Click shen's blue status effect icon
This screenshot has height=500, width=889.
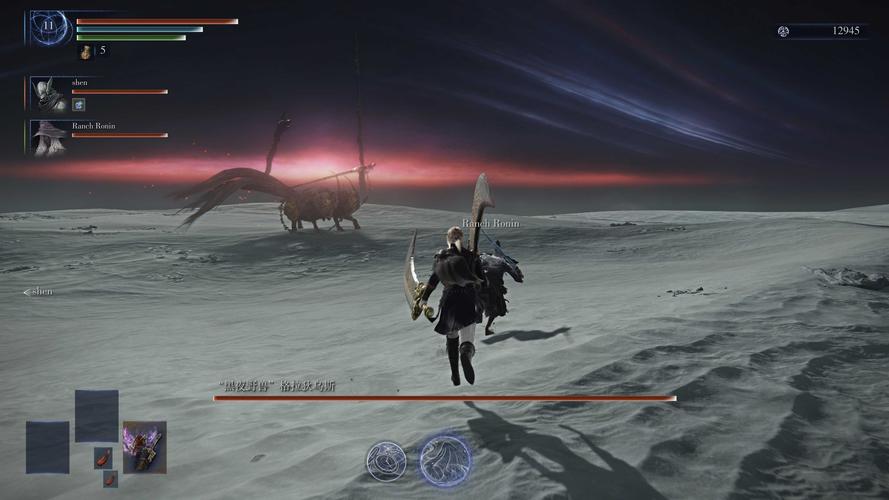click(78, 104)
